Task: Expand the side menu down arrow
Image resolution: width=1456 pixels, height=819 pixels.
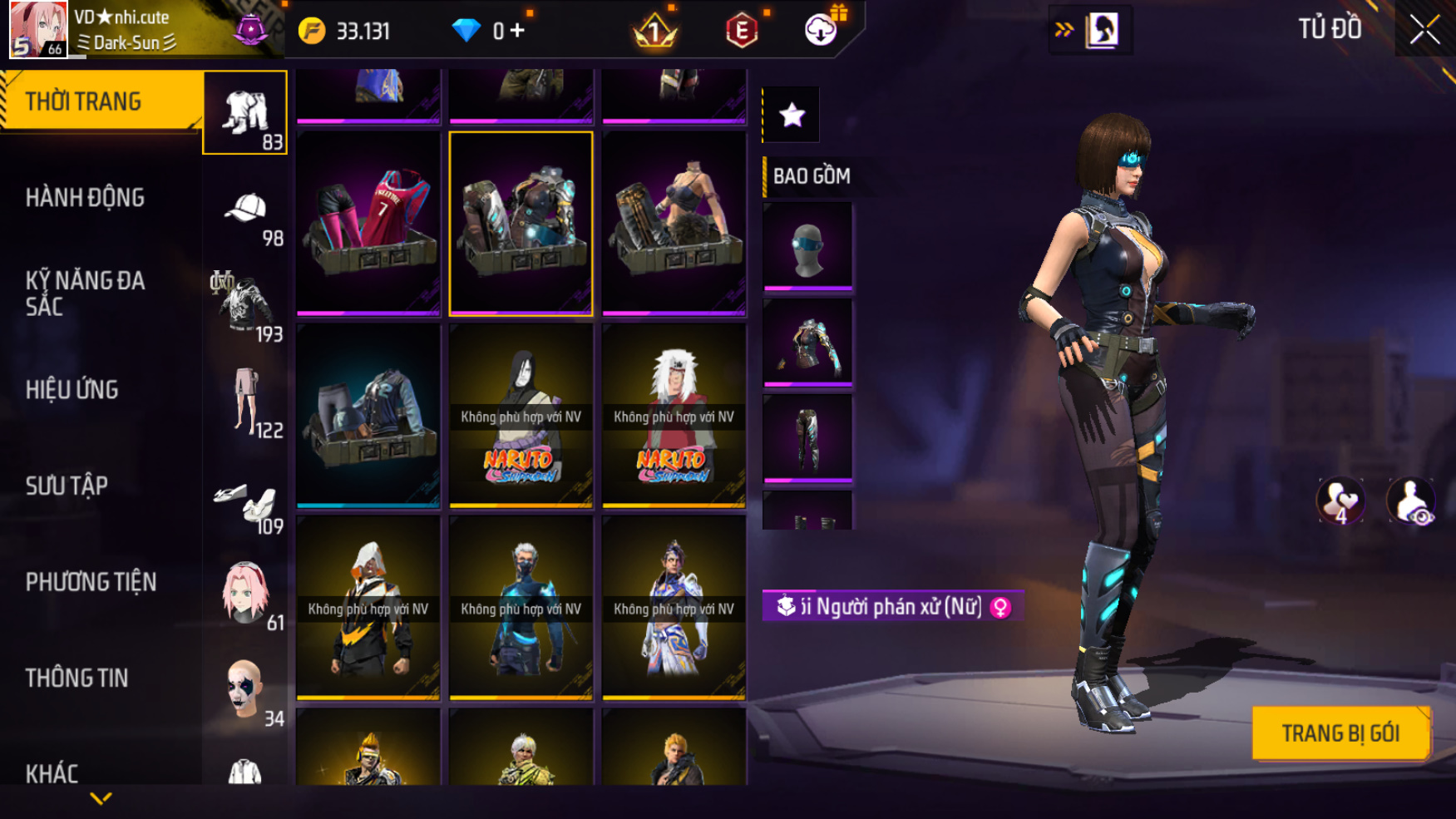Action: pyautogui.click(x=101, y=799)
